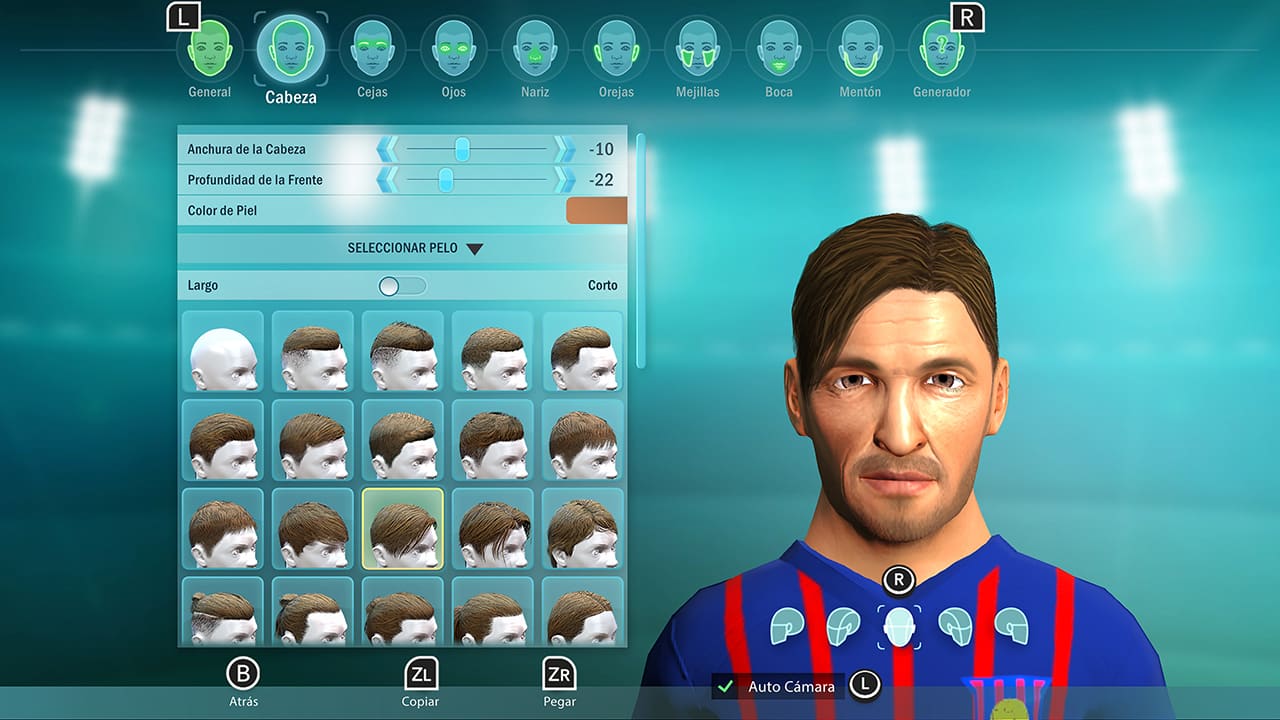The height and width of the screenshot is (720, 1280).
Task: Select the Mejillas face icon
Action: pyautogui.click(x=697, y=47)
